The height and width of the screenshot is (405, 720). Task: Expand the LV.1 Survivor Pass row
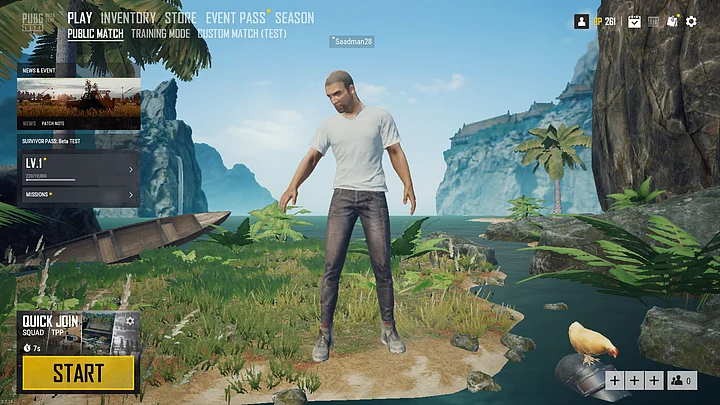[78, 168]
